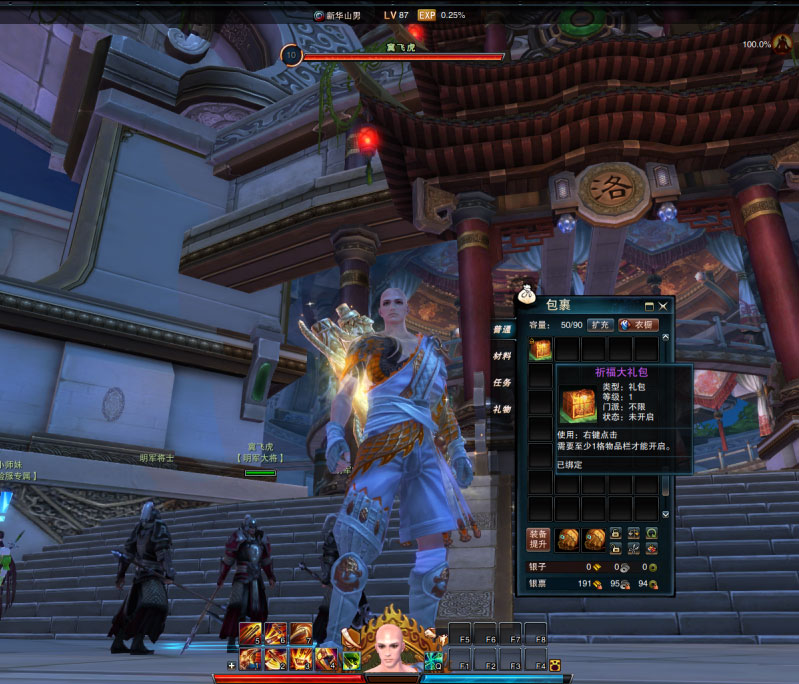Use the green skill left of portrait
This screenshot has width=799, height=684.
[x=351, y=660]
